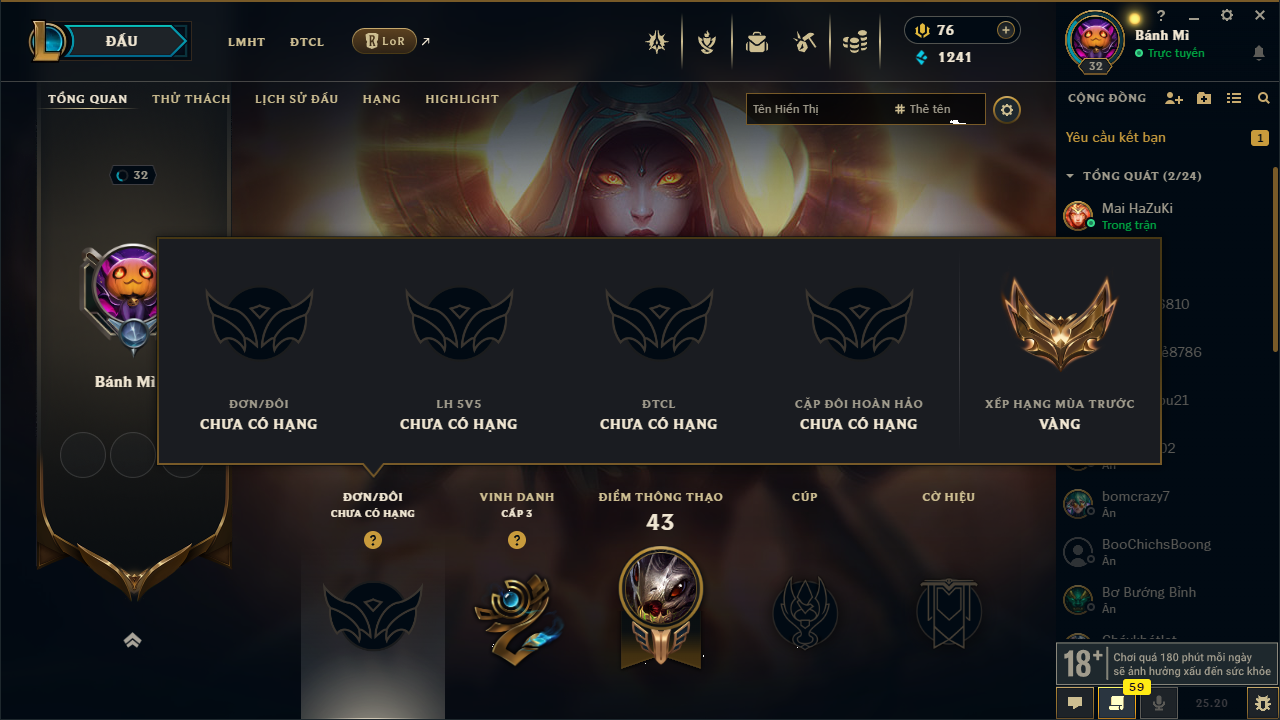The image size is (1280, 720).
Task: Collapse the TỔNG QUÁT friends group
Action: click(x=1070, y=176)
